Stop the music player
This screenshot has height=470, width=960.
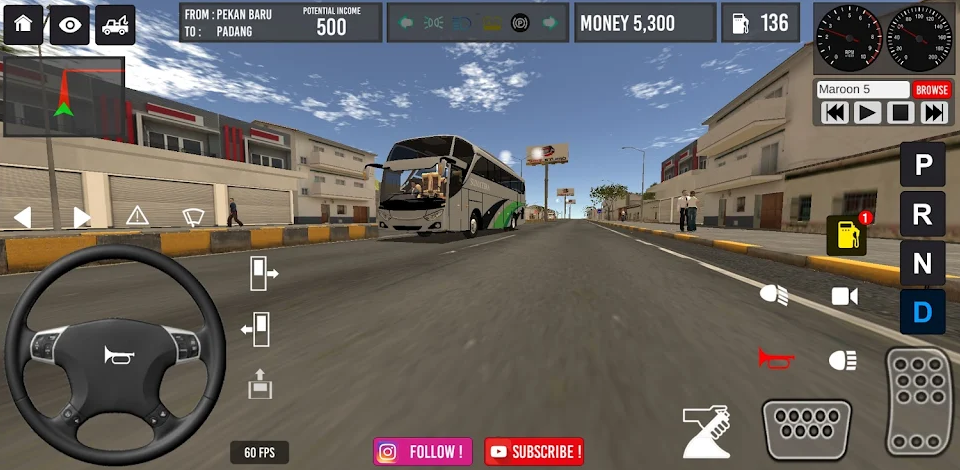(x=900, y=113)
